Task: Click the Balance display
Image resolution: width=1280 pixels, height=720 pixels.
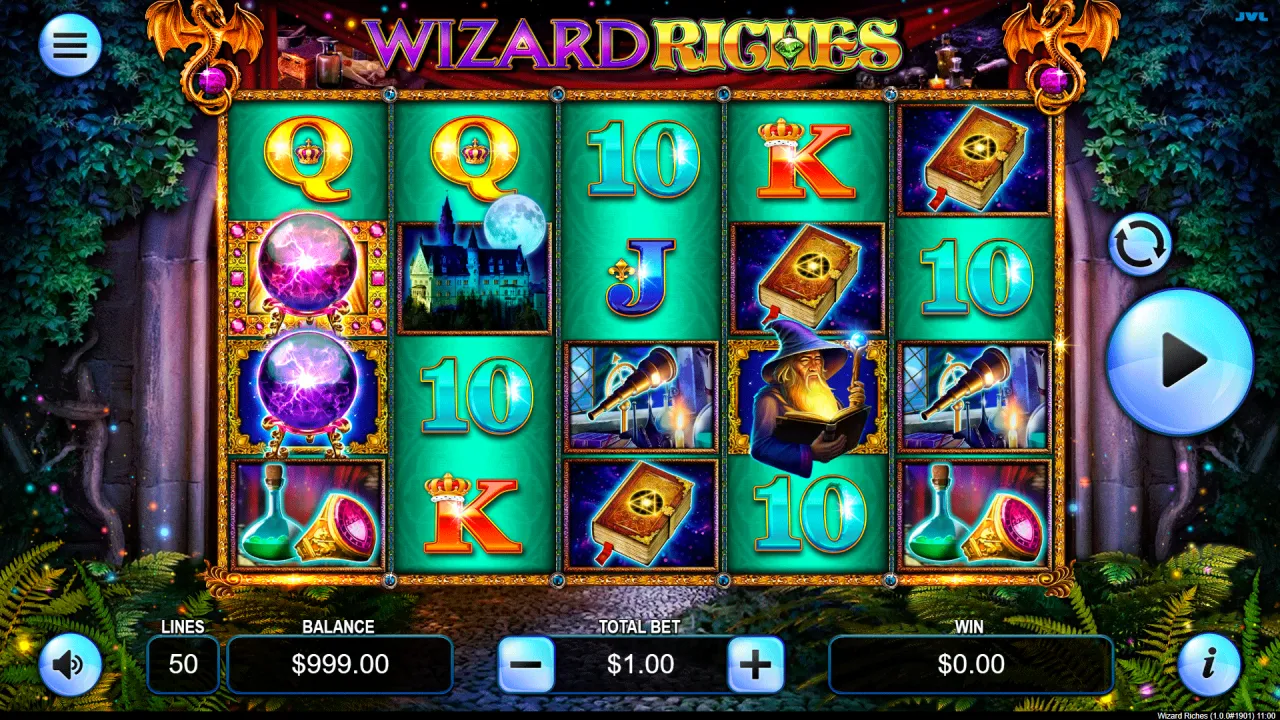Action: pos(339,664)
